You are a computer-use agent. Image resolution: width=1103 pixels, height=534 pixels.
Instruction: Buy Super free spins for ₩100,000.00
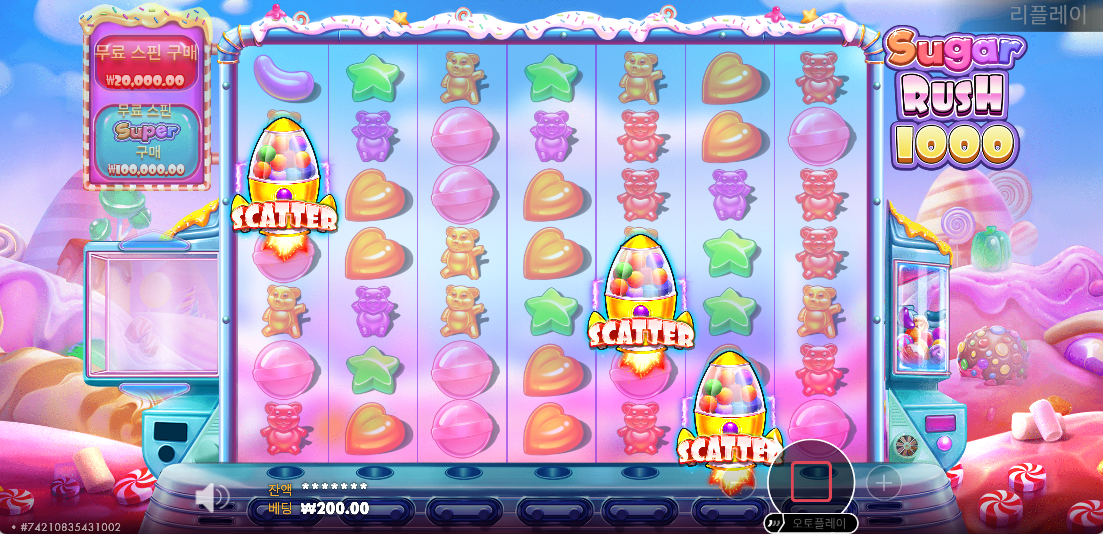(x=139, y=142)
